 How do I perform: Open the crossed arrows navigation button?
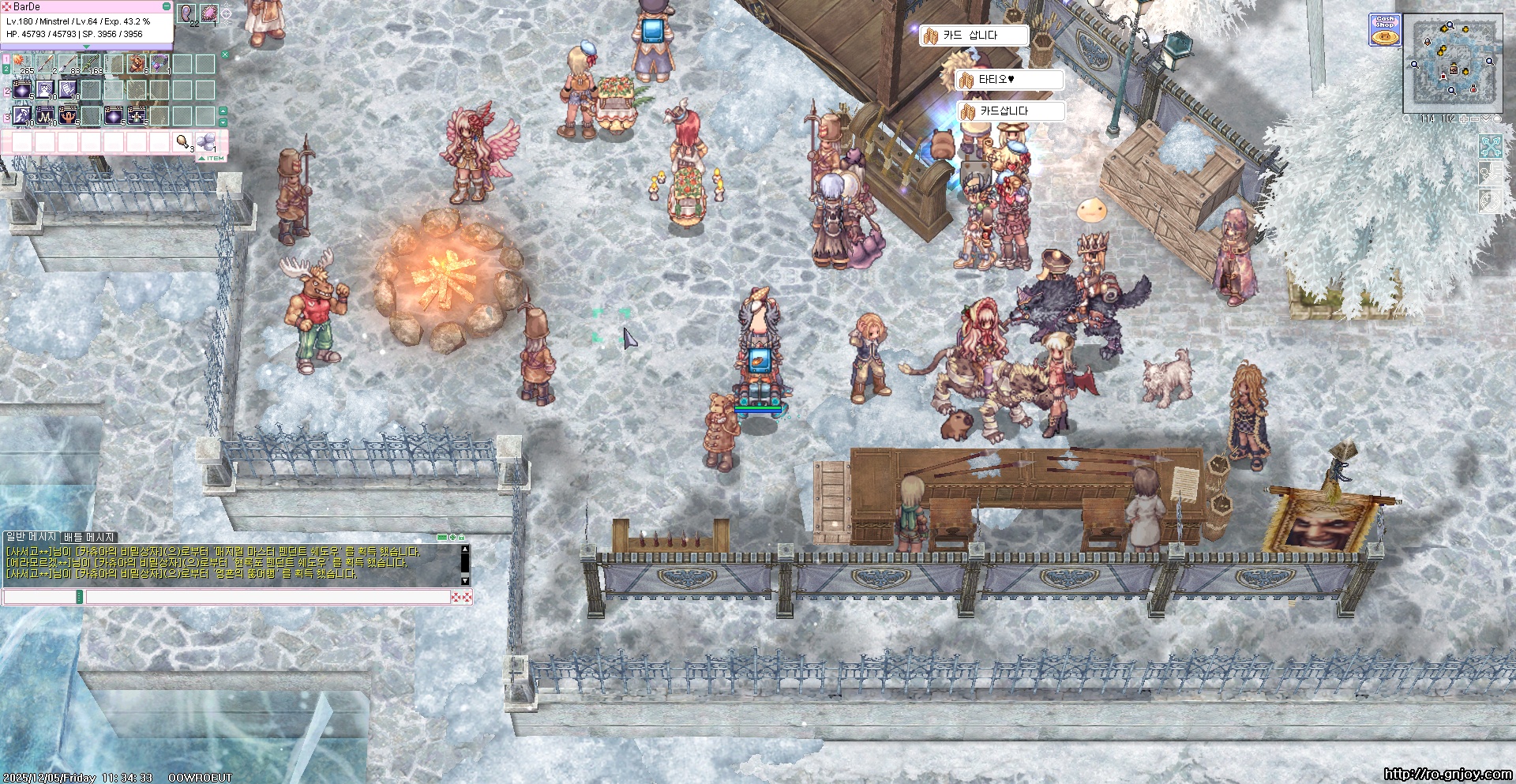(x=1490, y=147)
